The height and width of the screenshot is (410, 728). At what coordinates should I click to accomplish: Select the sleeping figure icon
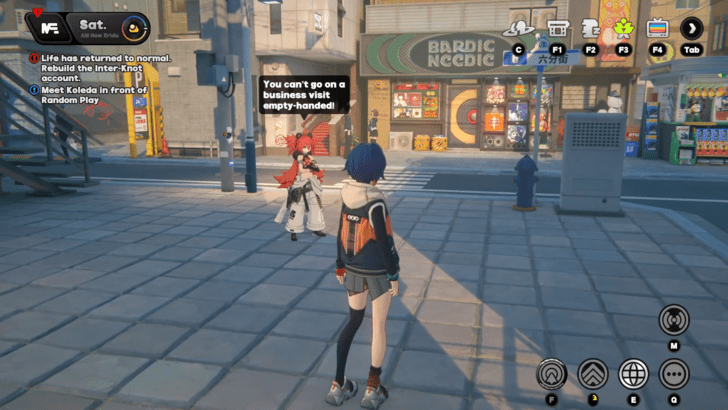pos(590,28)
